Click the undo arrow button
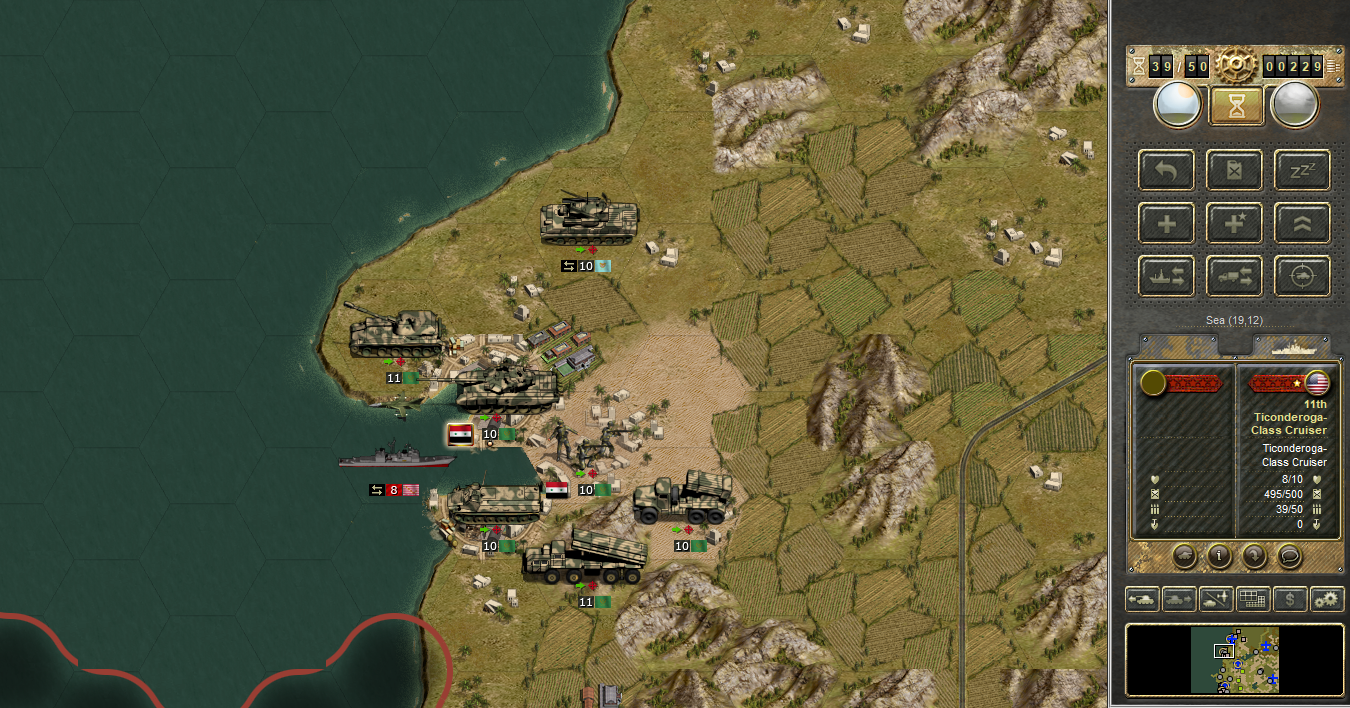 pos(1167,170)
